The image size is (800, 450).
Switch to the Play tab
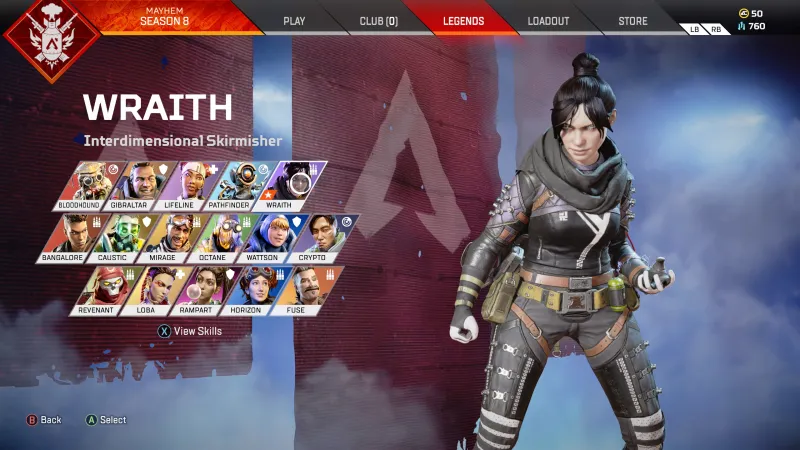(294, 20)
